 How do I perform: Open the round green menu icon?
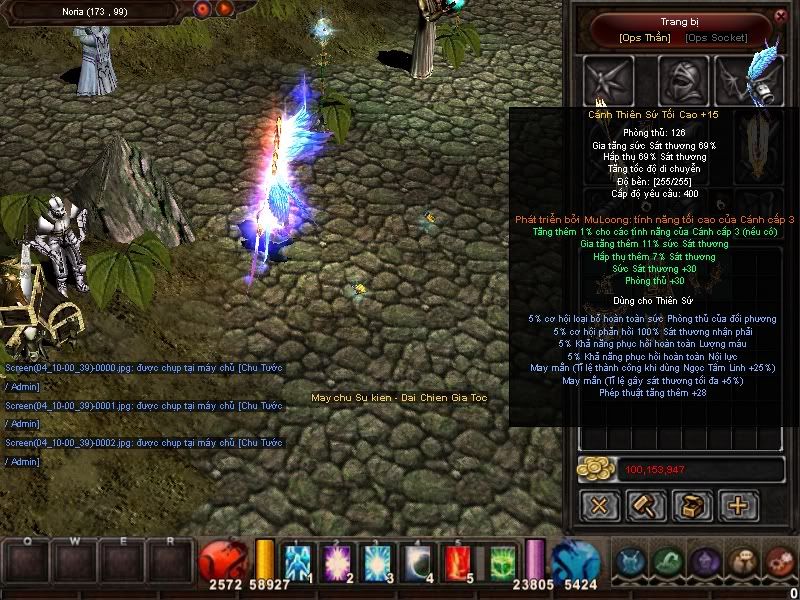pos(669,562)
